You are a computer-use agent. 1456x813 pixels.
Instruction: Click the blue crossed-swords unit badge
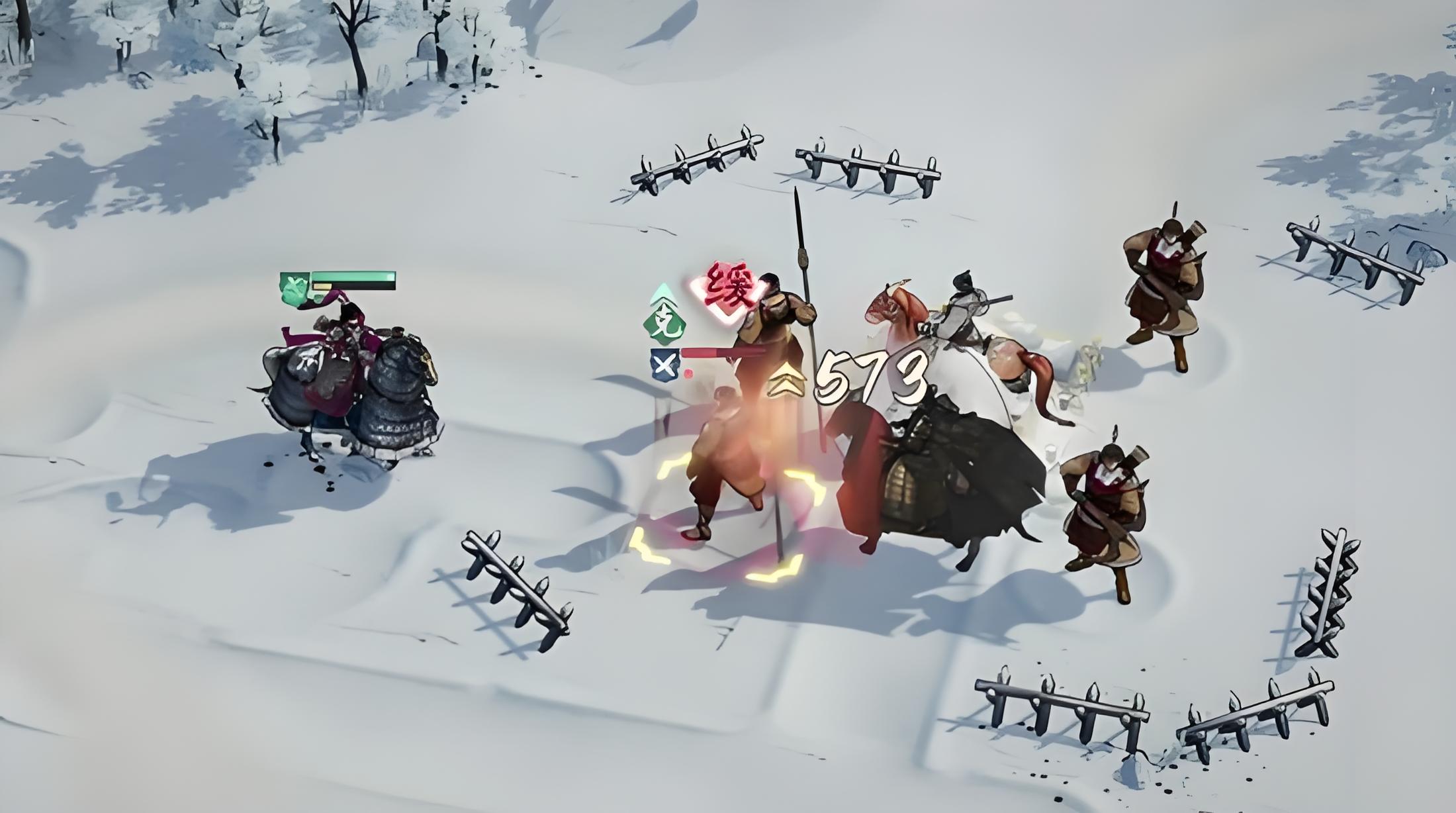pyautogui.click(x=664, y=365)
